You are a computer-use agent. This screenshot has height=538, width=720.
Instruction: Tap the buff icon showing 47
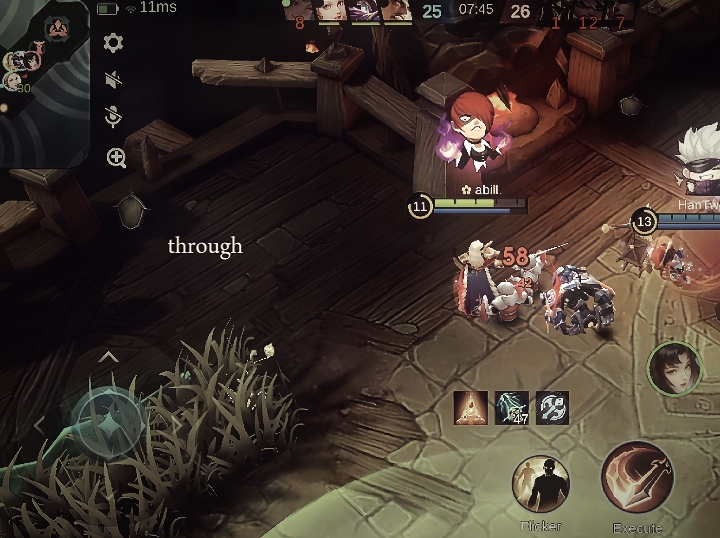point(511,407)
